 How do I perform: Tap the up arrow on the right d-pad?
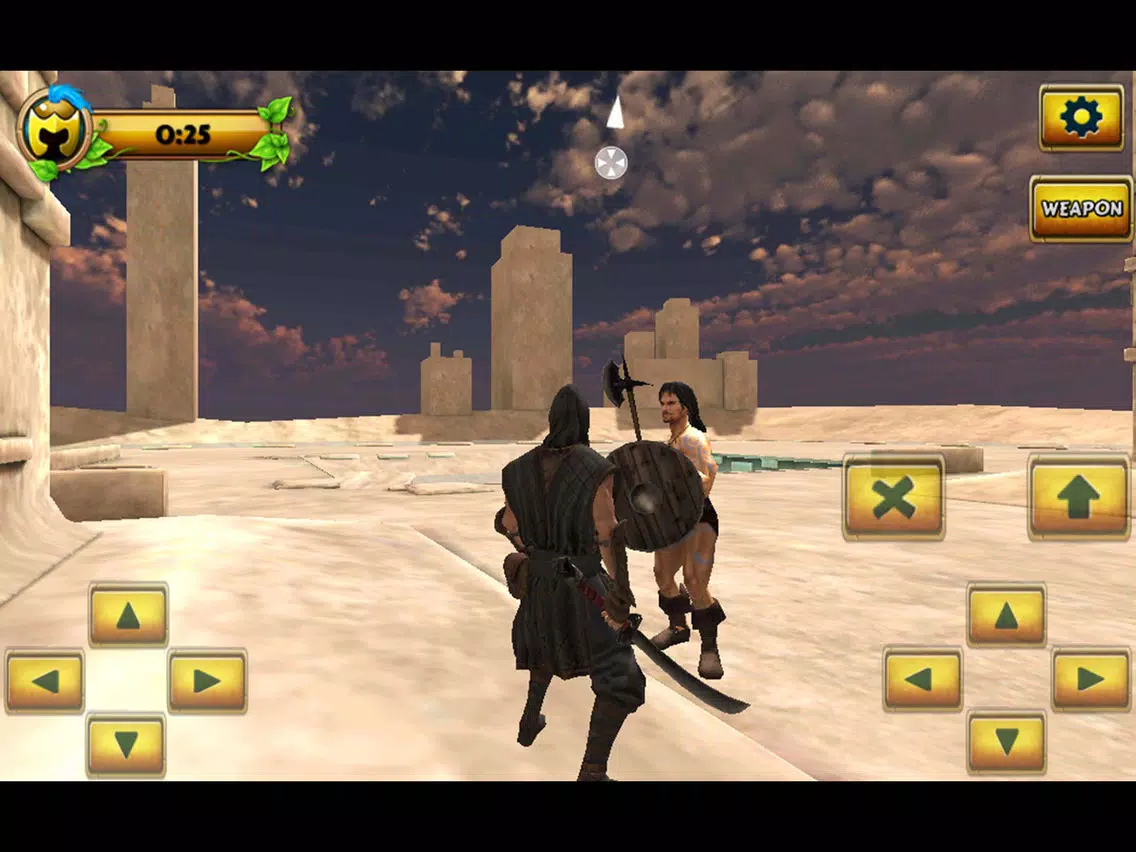point(1006,615)
